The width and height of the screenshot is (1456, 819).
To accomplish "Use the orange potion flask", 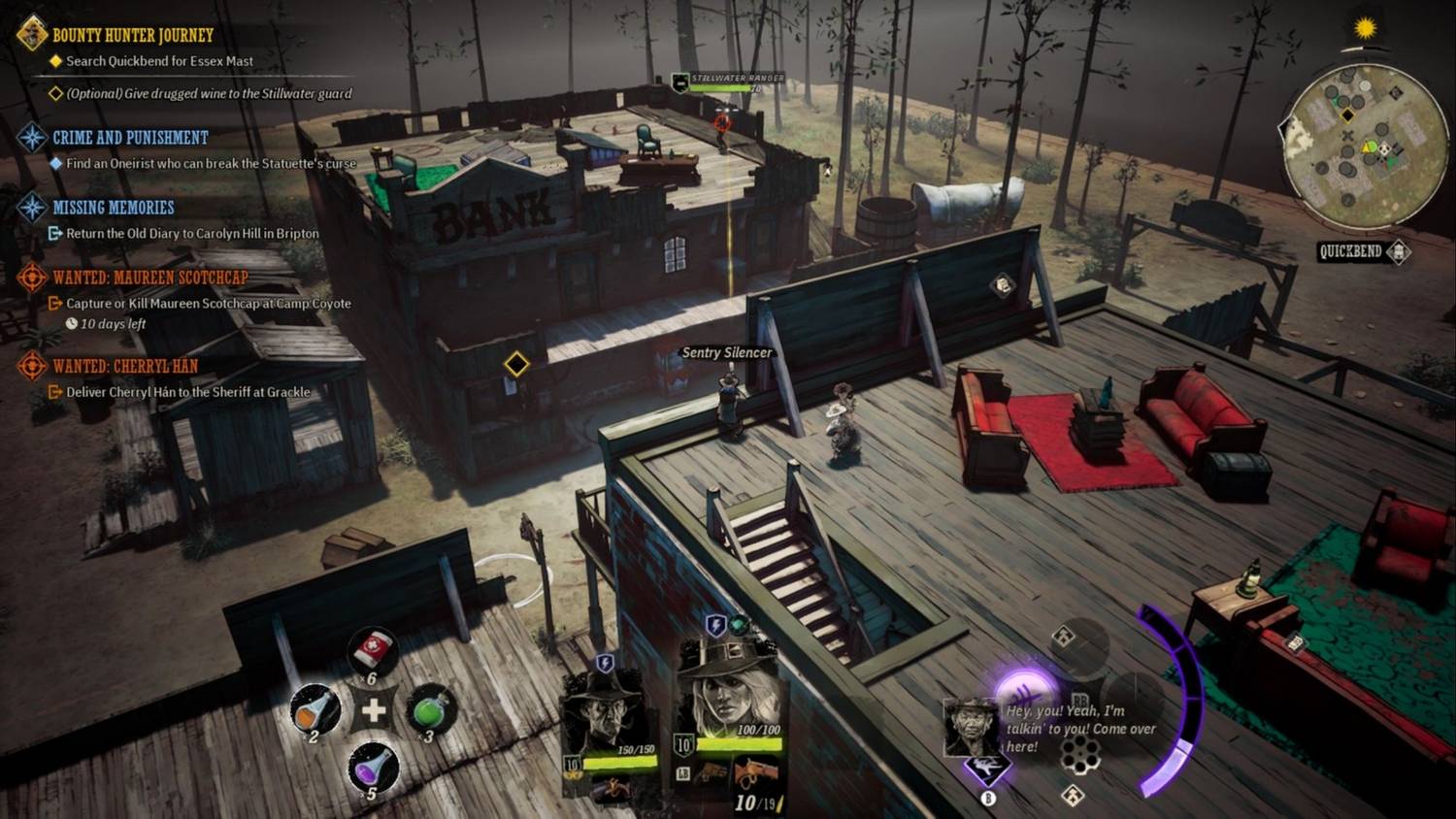I will 316,710.
